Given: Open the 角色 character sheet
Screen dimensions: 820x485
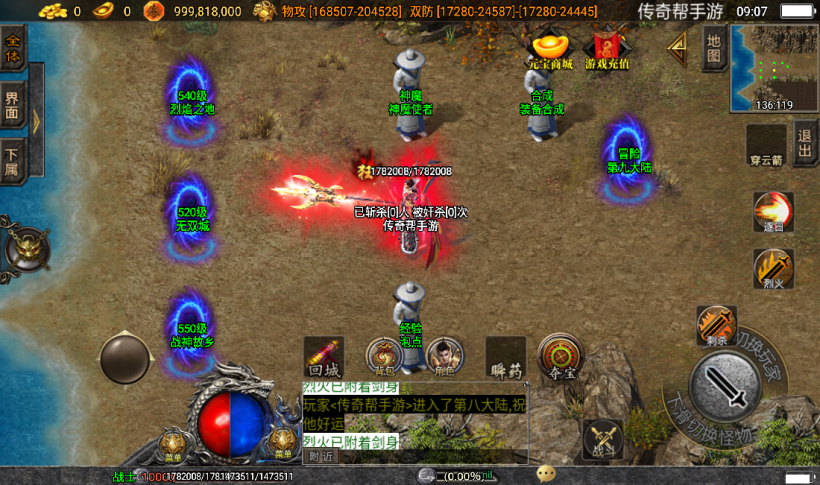Looking at the screenshot, I should point(443,356).
